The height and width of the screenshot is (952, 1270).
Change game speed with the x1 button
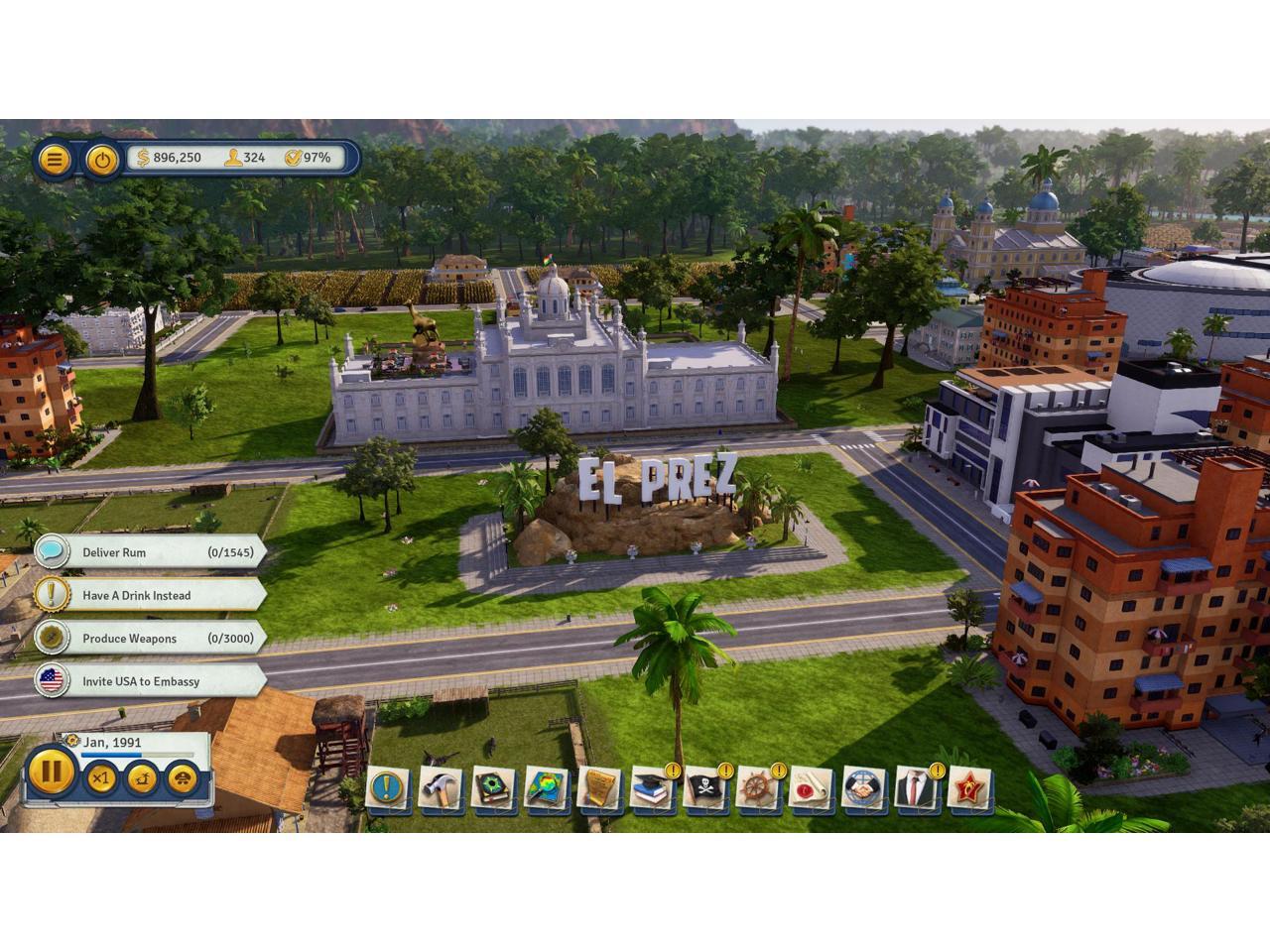click(x=100, y=779)
